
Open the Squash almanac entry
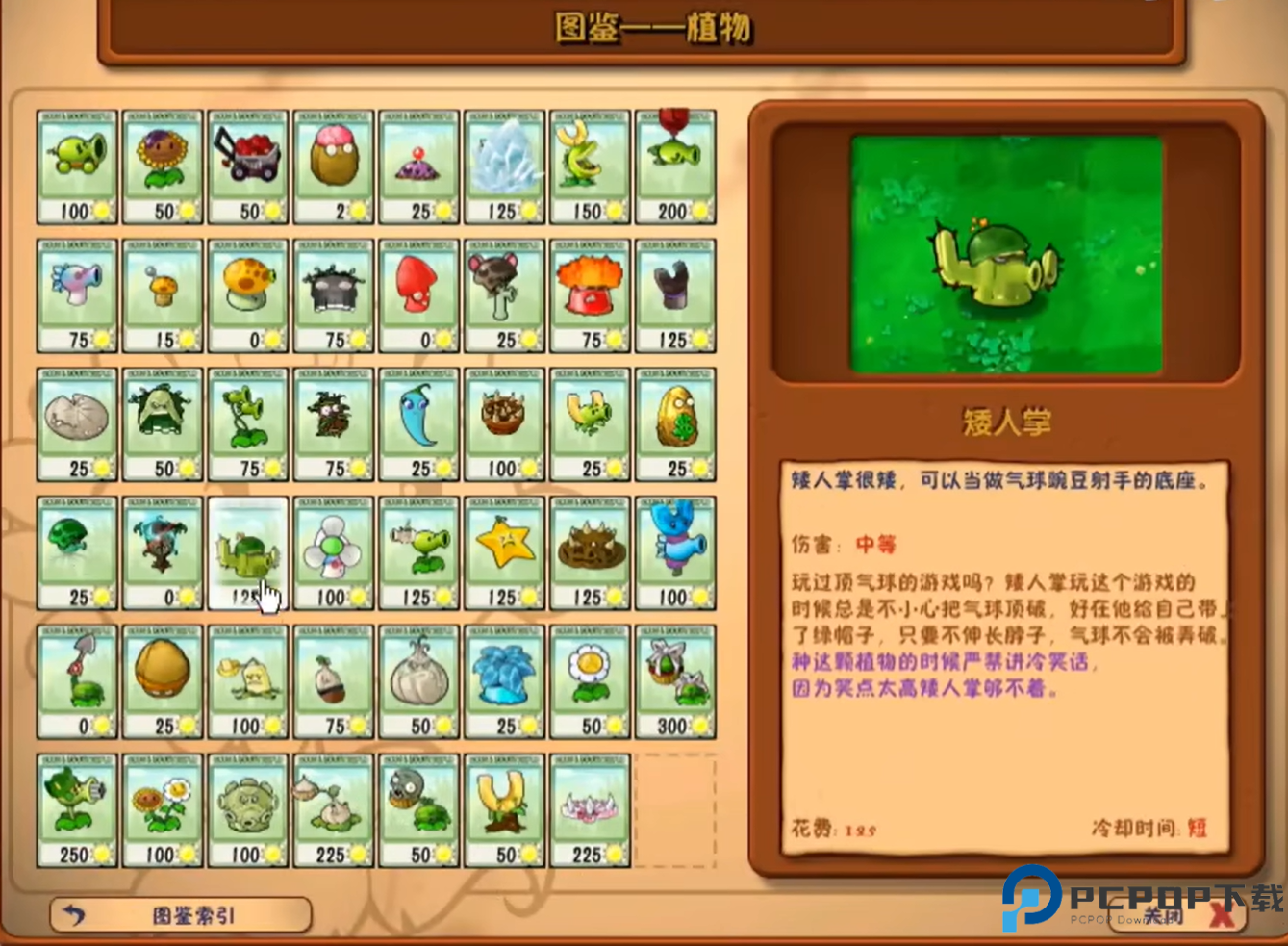(162, 423)
